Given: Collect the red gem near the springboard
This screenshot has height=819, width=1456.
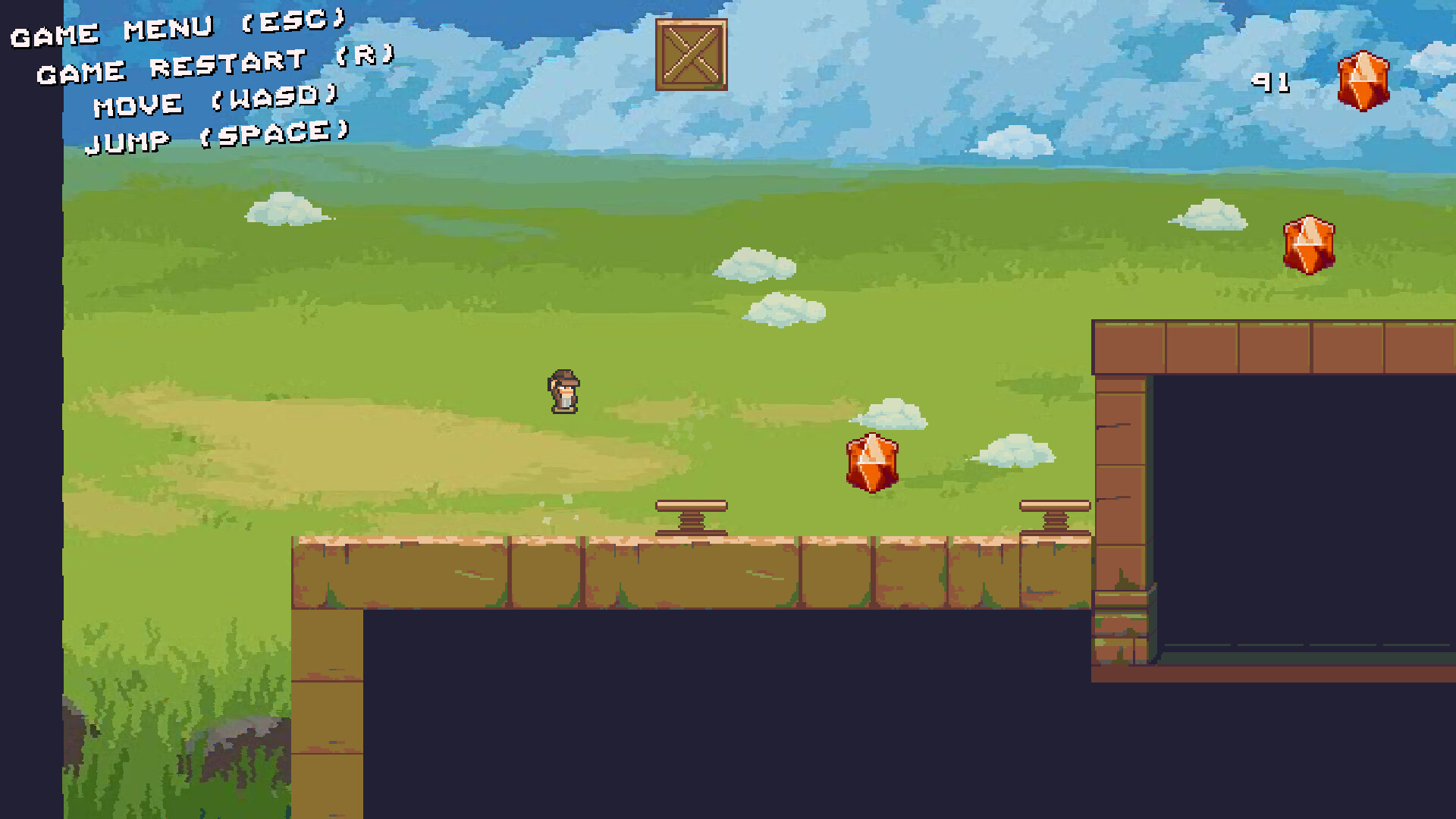Looking at the screenshot, I should (871, 464).
